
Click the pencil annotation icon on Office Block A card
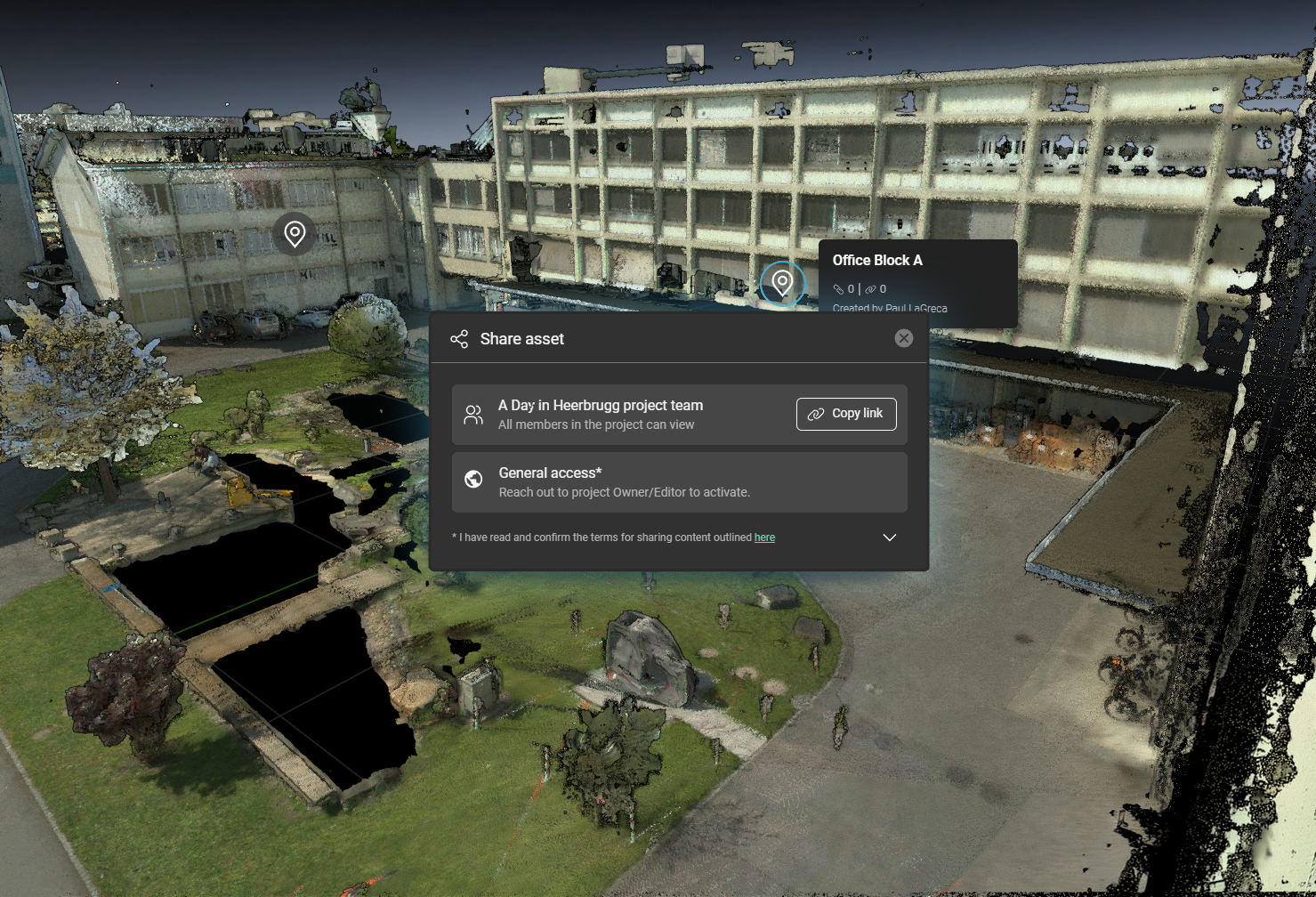point(838,289)
